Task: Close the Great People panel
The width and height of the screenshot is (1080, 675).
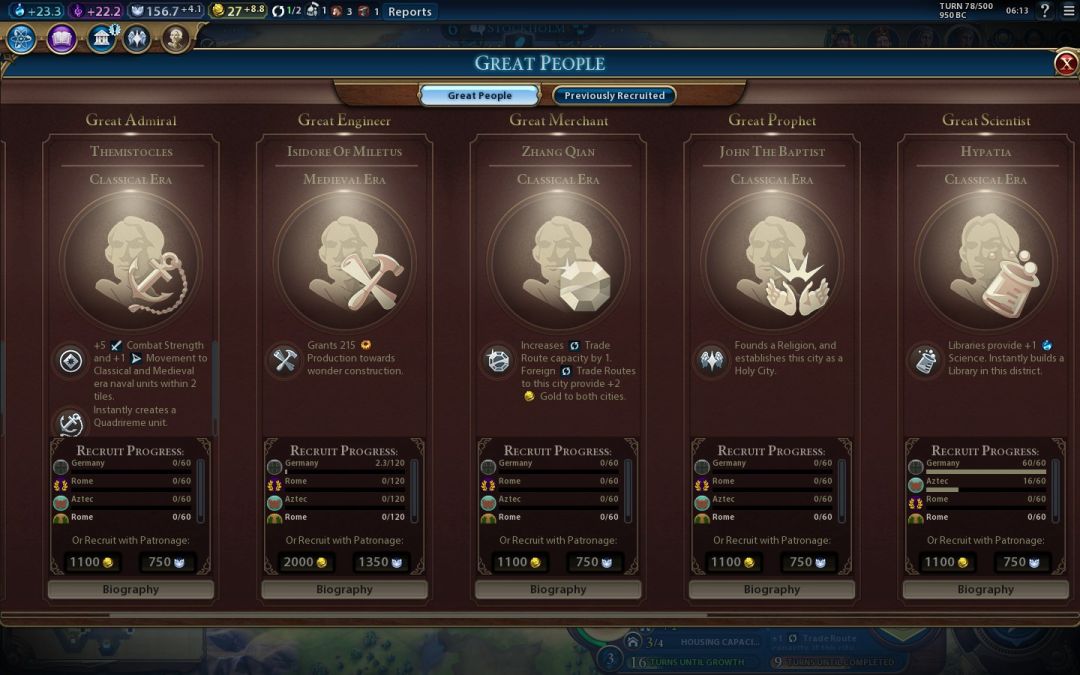Action: [1066, 64]
